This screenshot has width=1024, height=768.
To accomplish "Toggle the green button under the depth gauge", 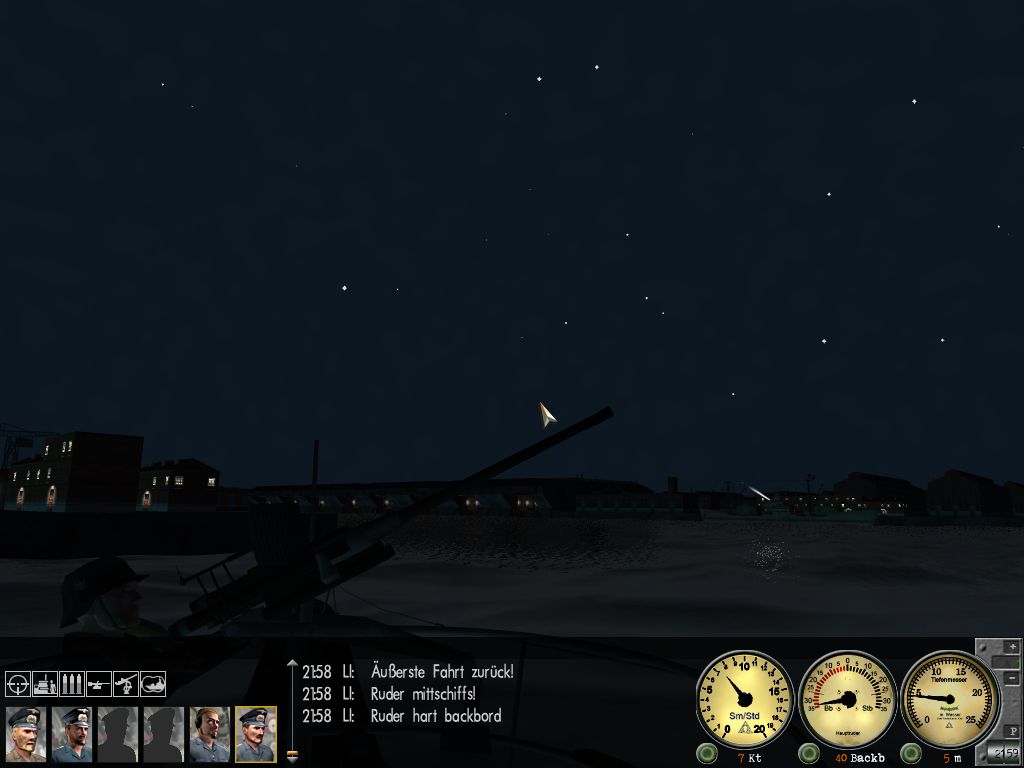I will tap(912, 753).
